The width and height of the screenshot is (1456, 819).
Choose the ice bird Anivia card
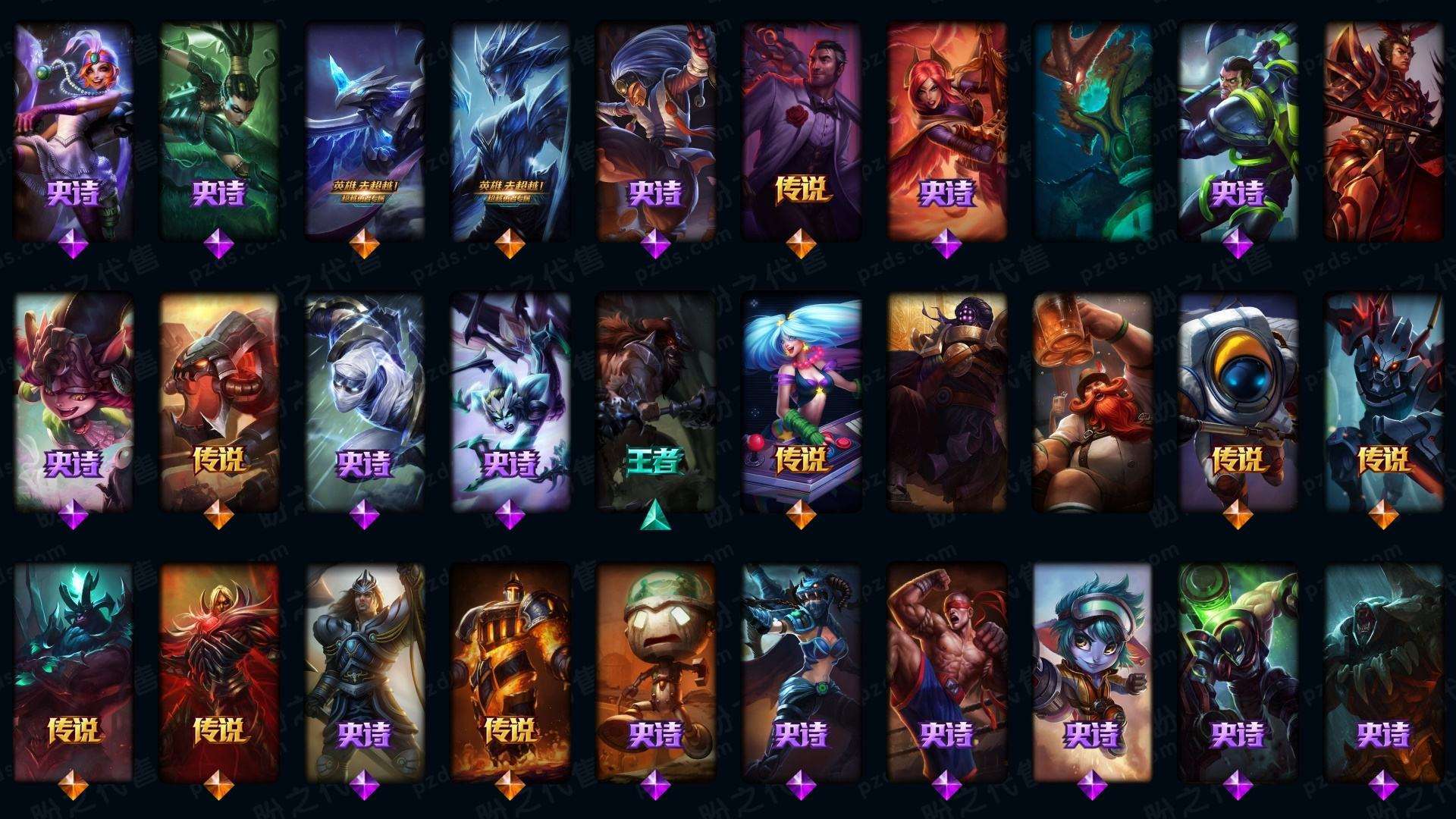(364, 129)
